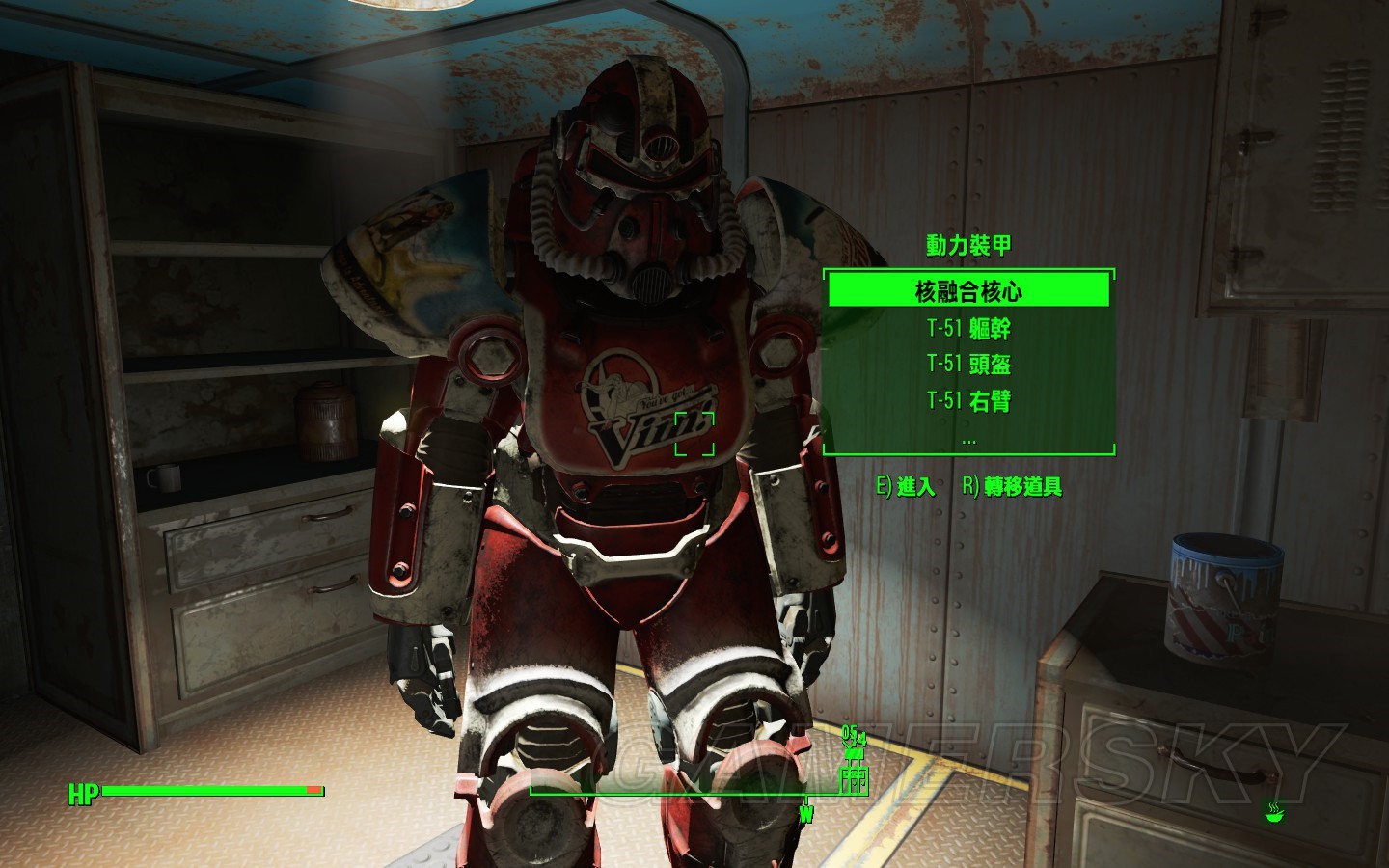Click the ellipsis below T-51 右臂
Screen dimensions: 1389x868
pos(968,439)
